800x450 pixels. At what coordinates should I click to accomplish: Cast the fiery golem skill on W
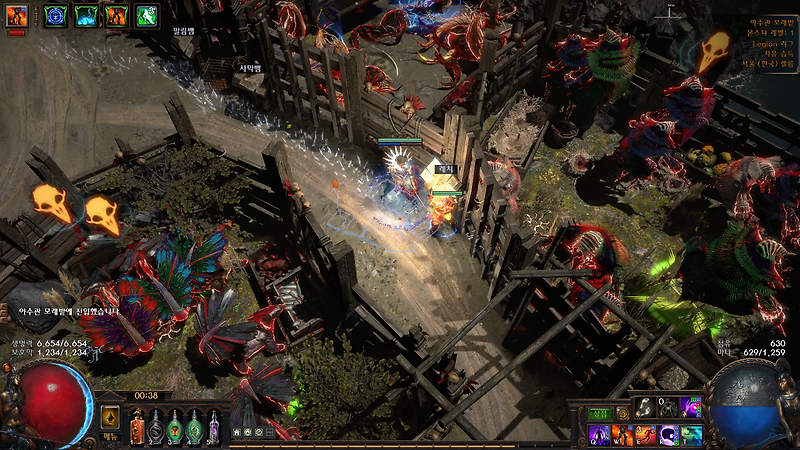click(x=622, y=435)
